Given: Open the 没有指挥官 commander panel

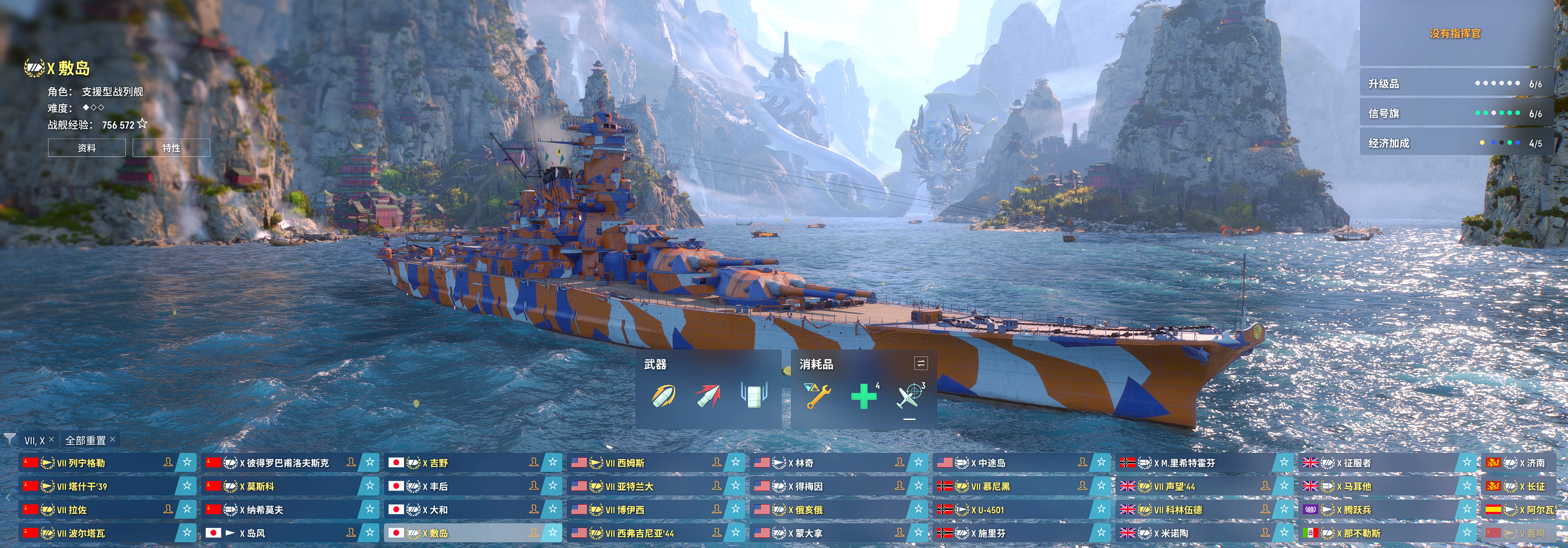Looking at the screenshot, I should click(x=1455, y=33).
